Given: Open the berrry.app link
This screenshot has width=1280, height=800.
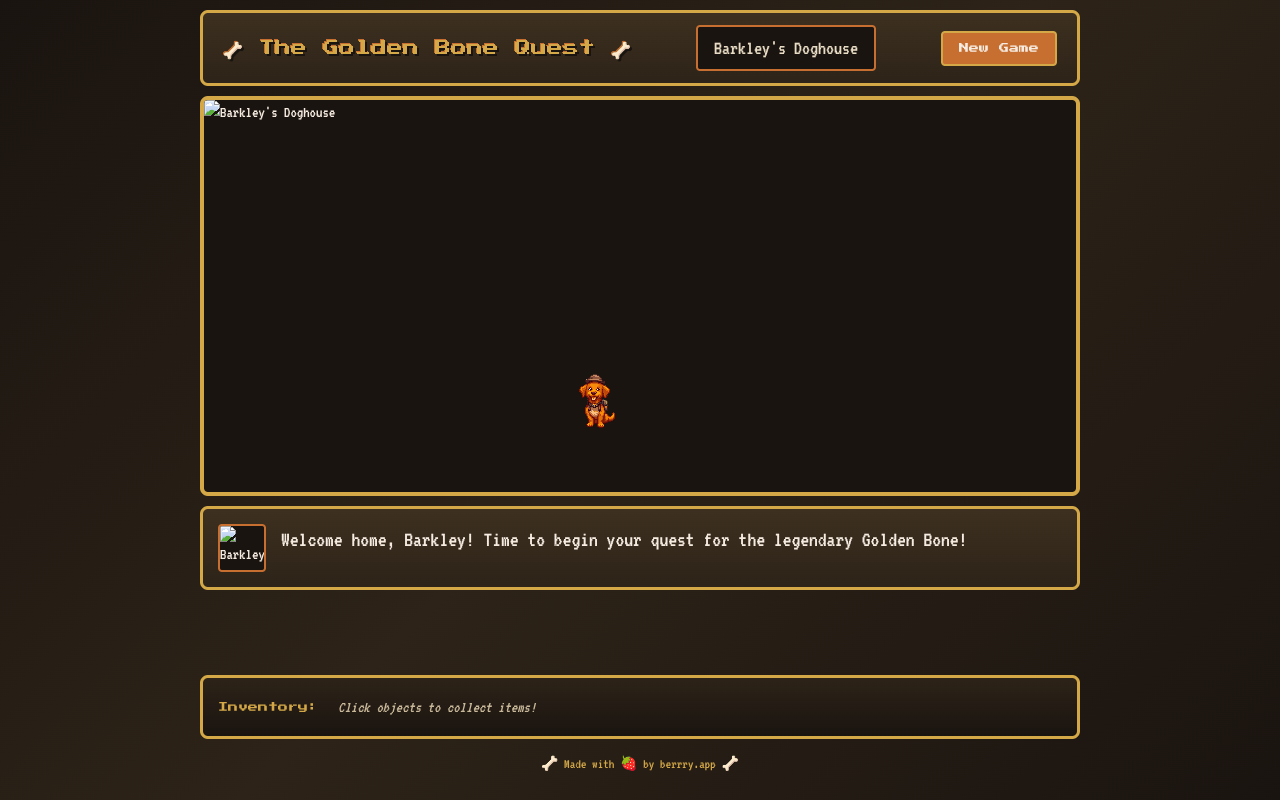Looking at the screenshot, I should tap(687, 764).
